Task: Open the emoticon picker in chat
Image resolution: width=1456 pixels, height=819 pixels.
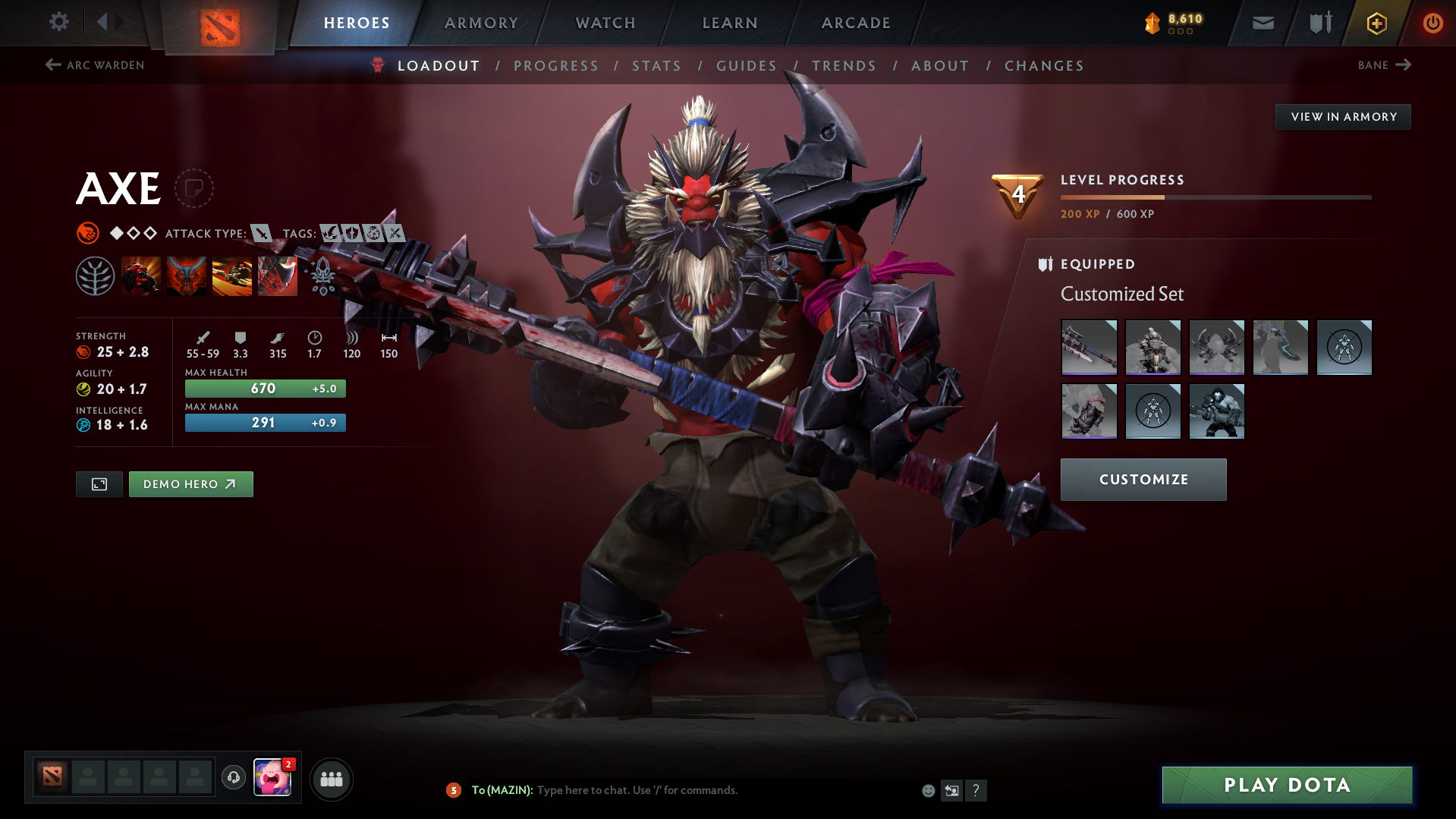Action: [927, 790]
